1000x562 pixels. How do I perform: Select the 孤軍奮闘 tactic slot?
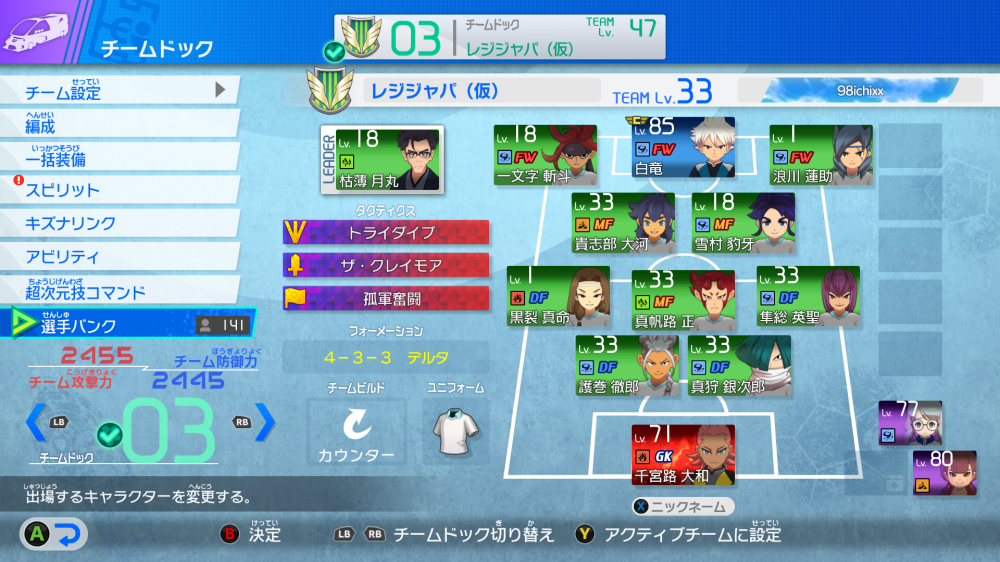click(x=386, y=298)
